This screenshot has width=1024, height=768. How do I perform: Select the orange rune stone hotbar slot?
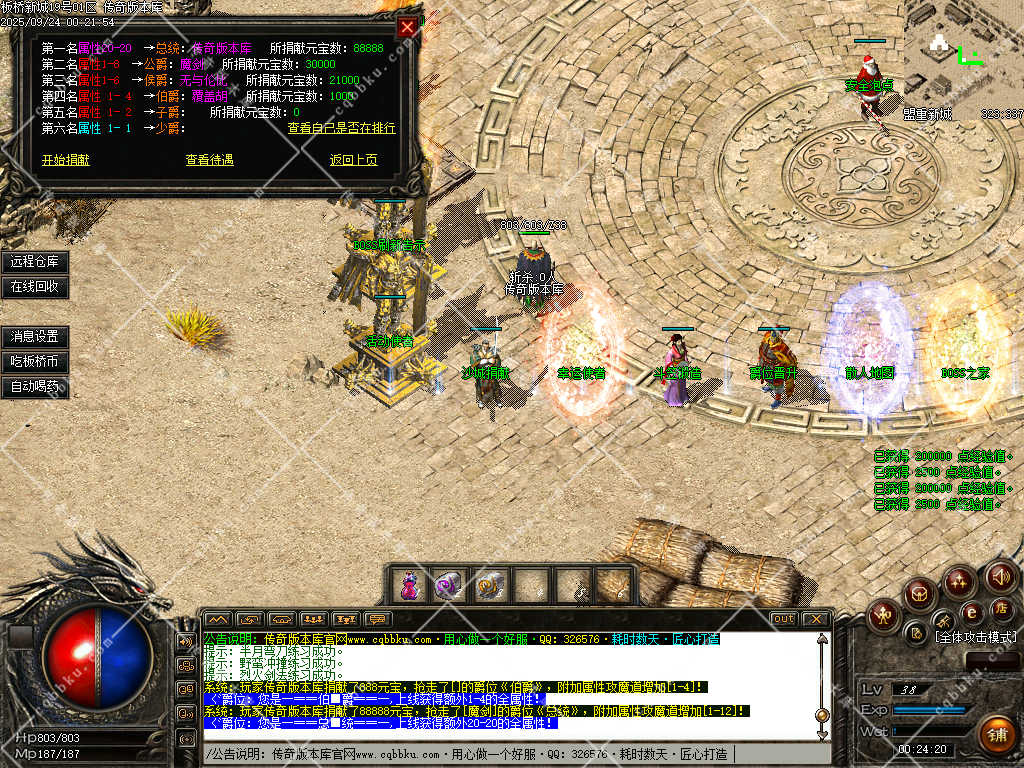point(490,586)
